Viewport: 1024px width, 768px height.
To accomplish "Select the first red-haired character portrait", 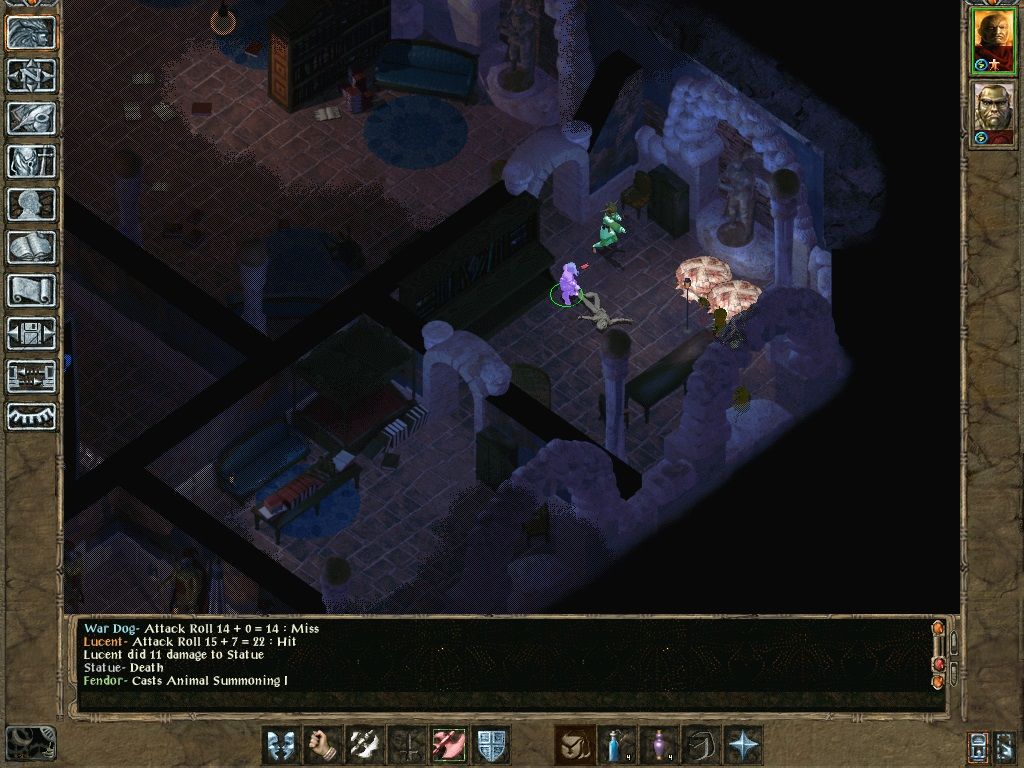I will click(994, 40).
